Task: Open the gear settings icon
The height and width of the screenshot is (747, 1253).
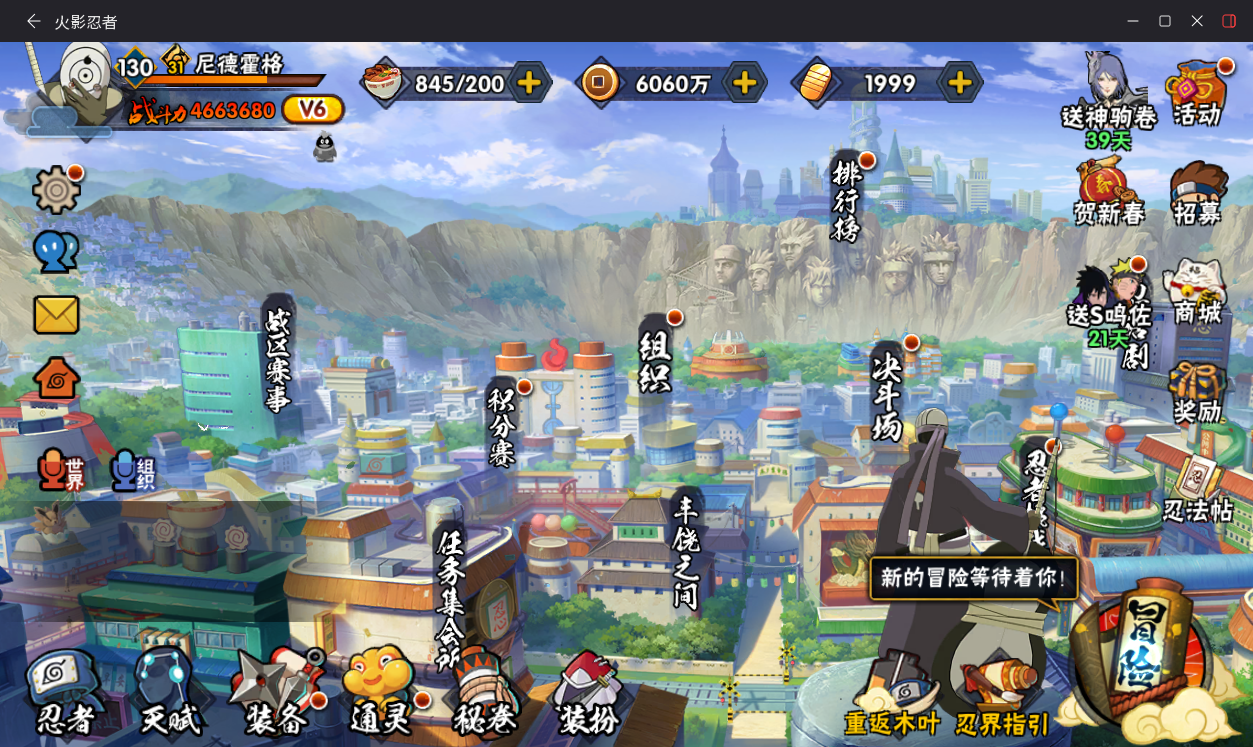Action: (56, 190)
